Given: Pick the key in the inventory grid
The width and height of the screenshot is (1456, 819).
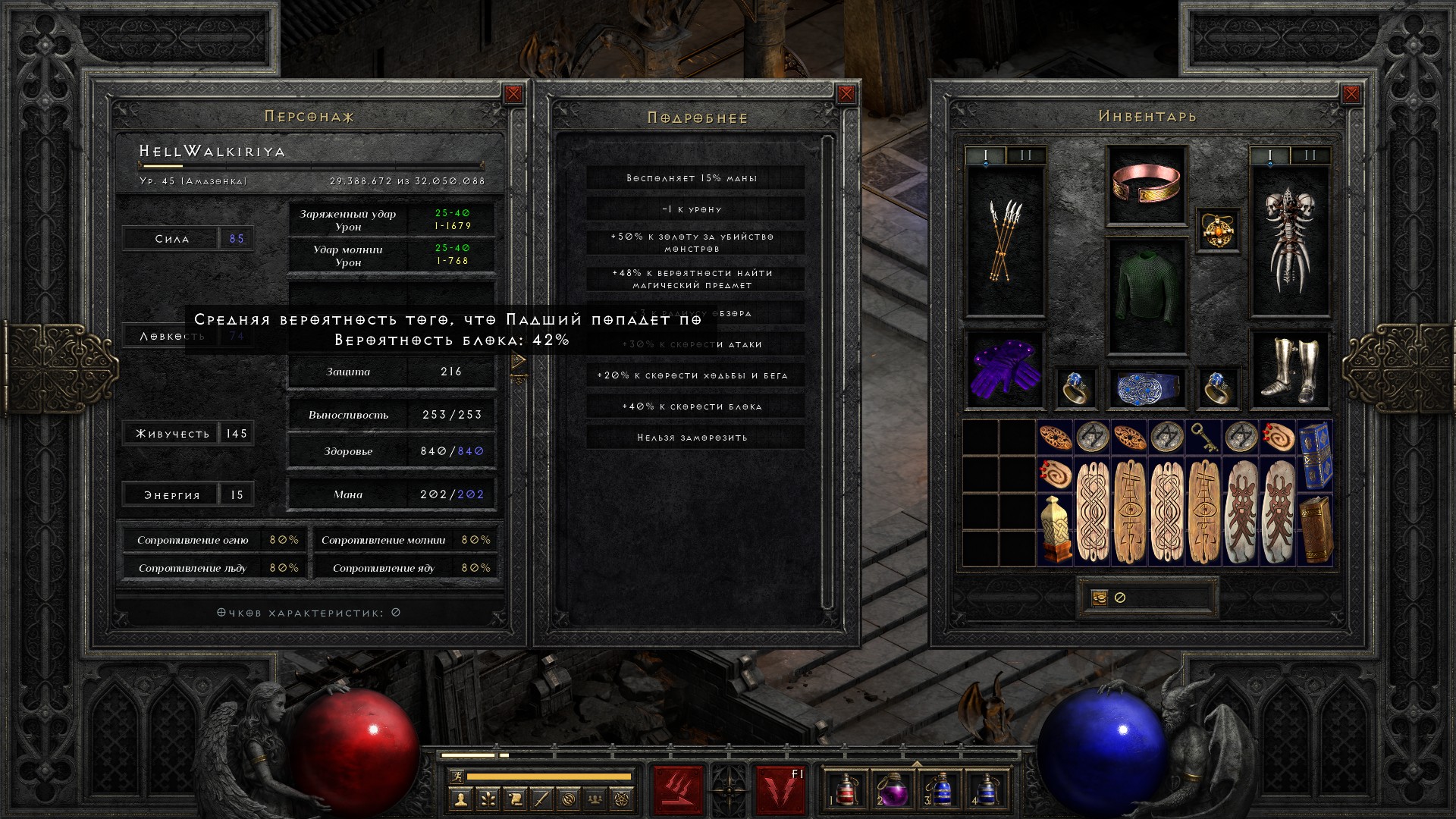Looking at the screenshot, I should 1203,438.
